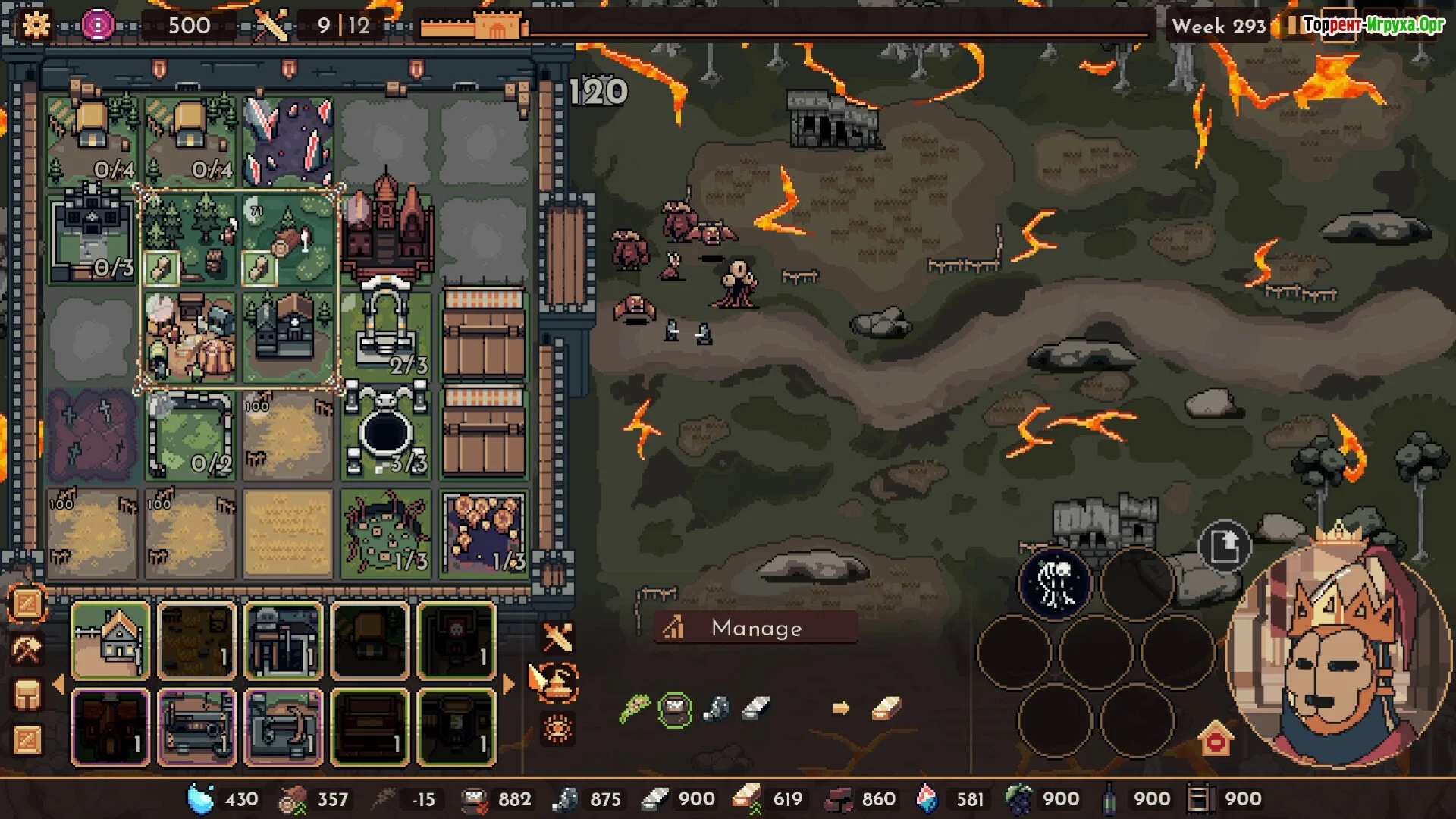This screenshot has width=1456, height=819.
Task: Click the document export icon
Action: [x=1224, y=546]
